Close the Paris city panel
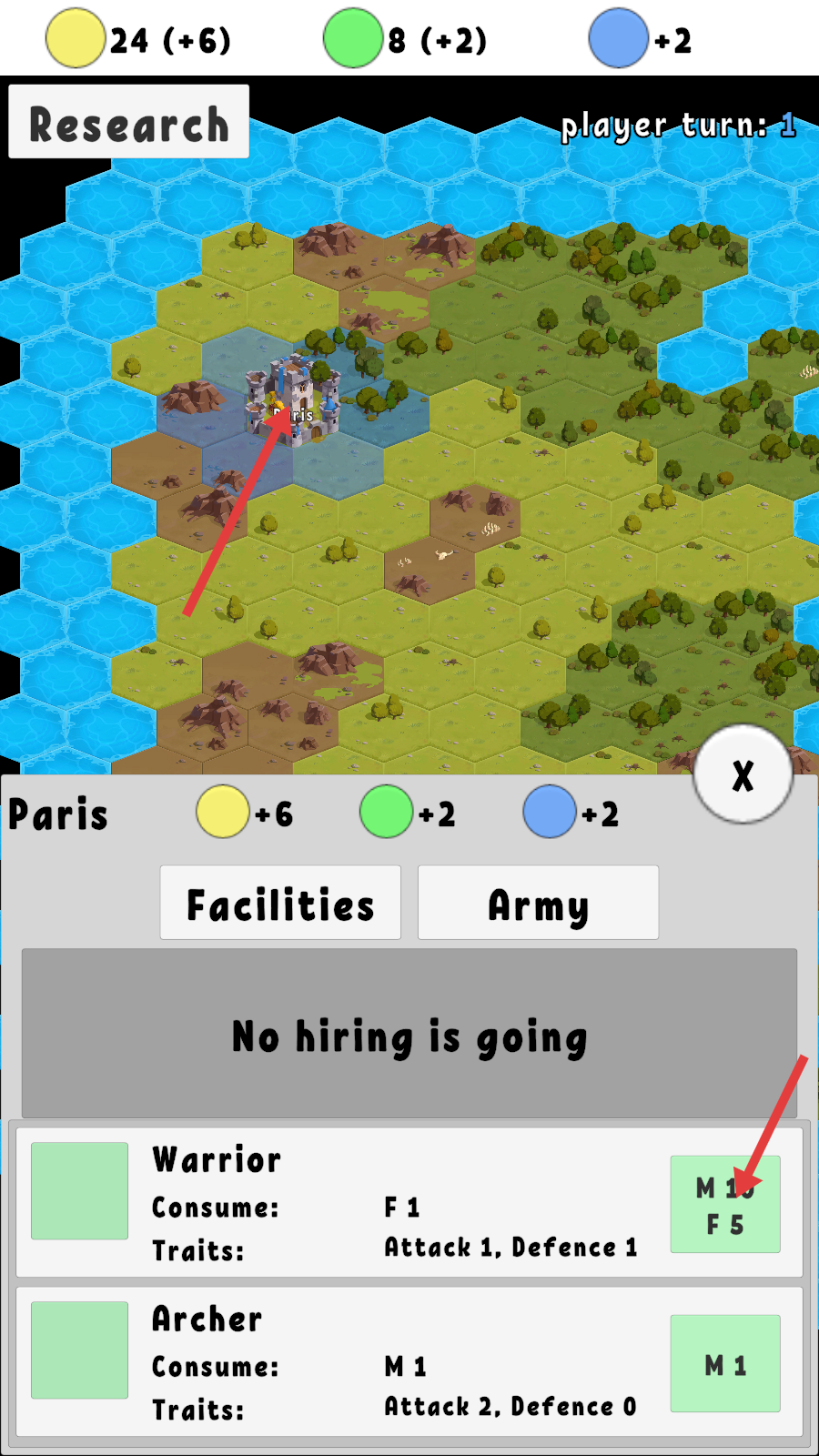This screenshot has height=1456, width=819. 743,775
